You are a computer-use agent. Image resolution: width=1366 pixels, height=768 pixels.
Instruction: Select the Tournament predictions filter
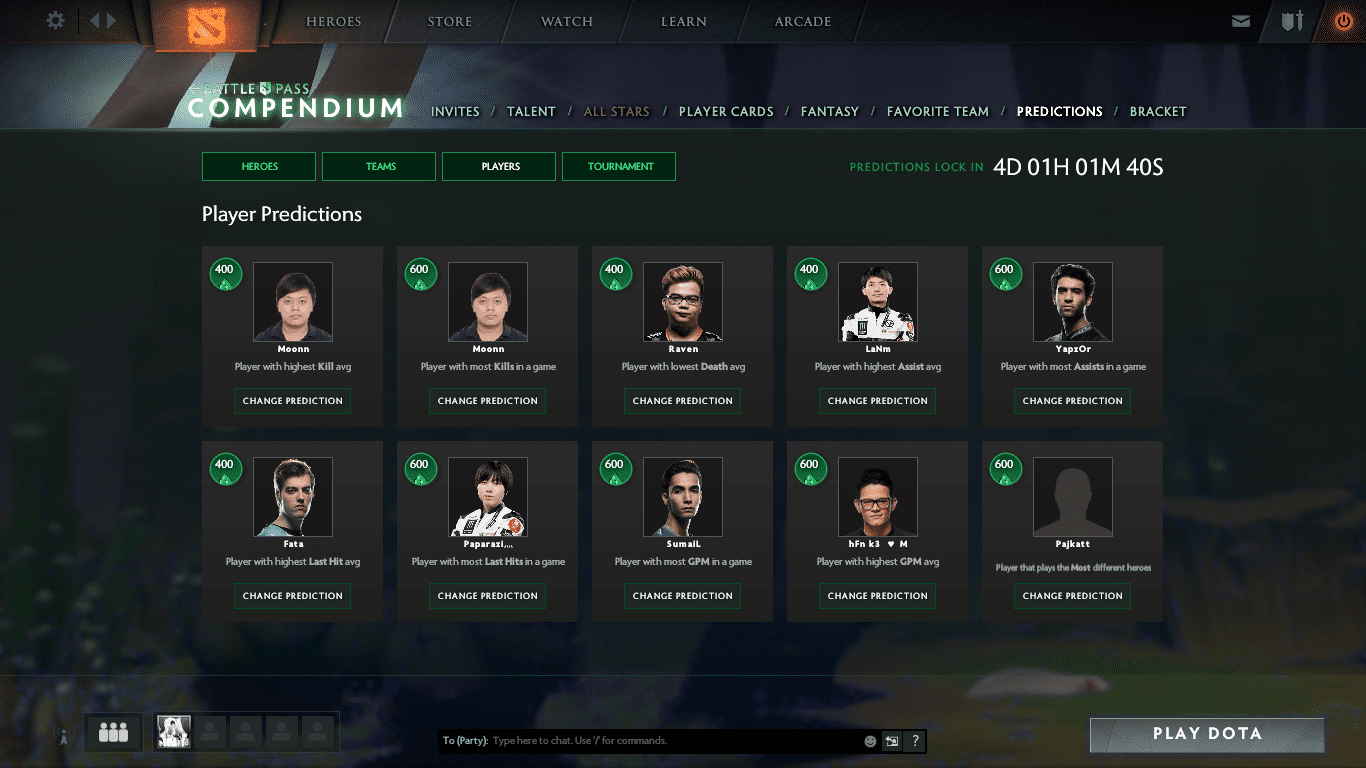(618, 166)
